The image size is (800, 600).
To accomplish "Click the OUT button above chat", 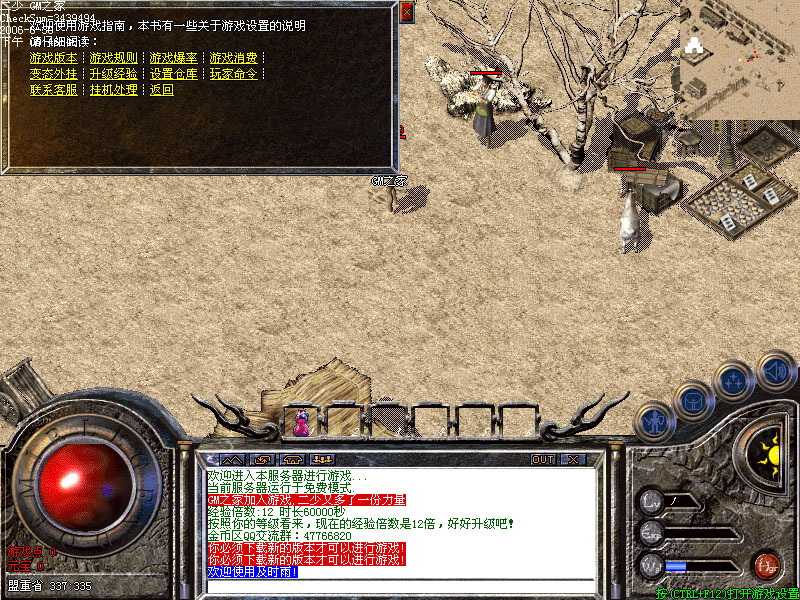I will tap(542, 460).
